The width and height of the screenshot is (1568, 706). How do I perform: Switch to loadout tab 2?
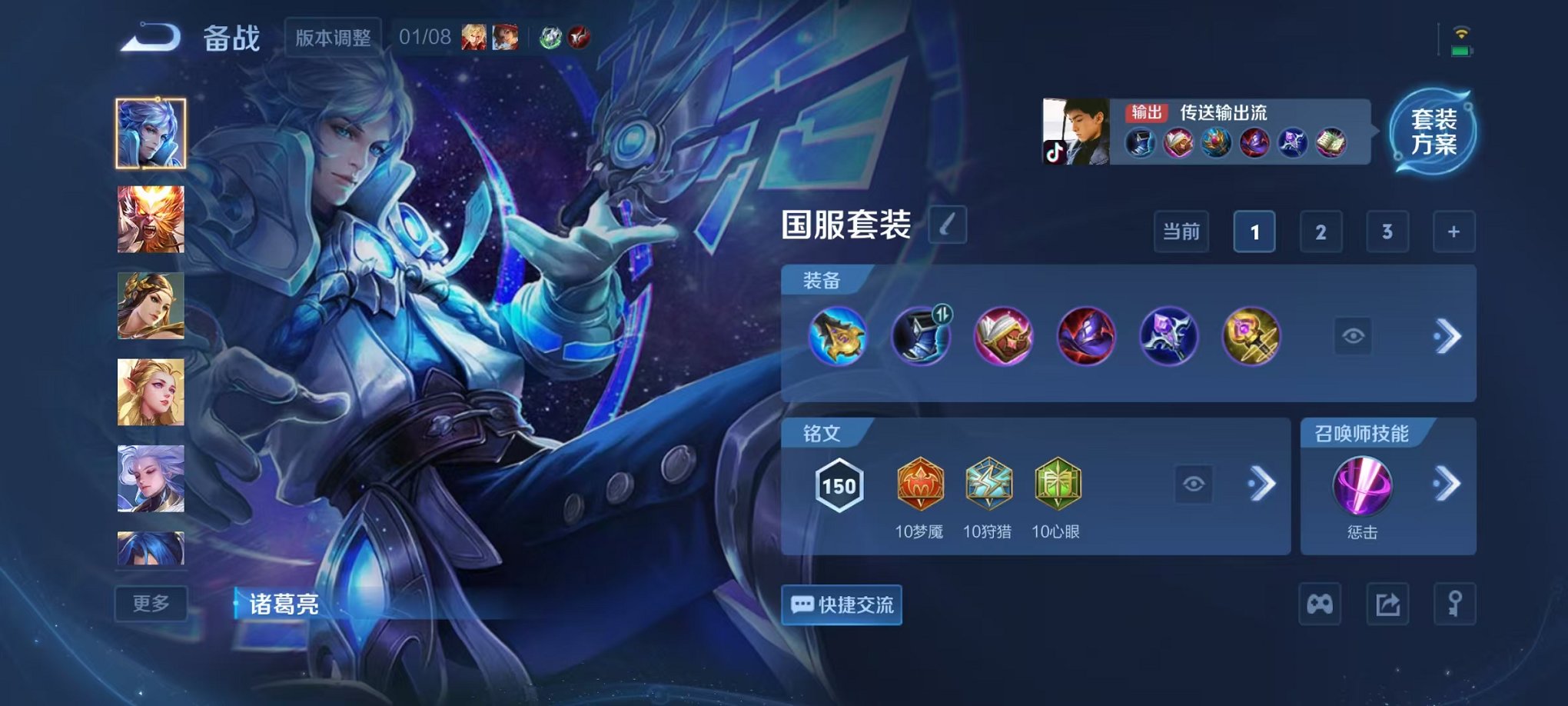1321,231
